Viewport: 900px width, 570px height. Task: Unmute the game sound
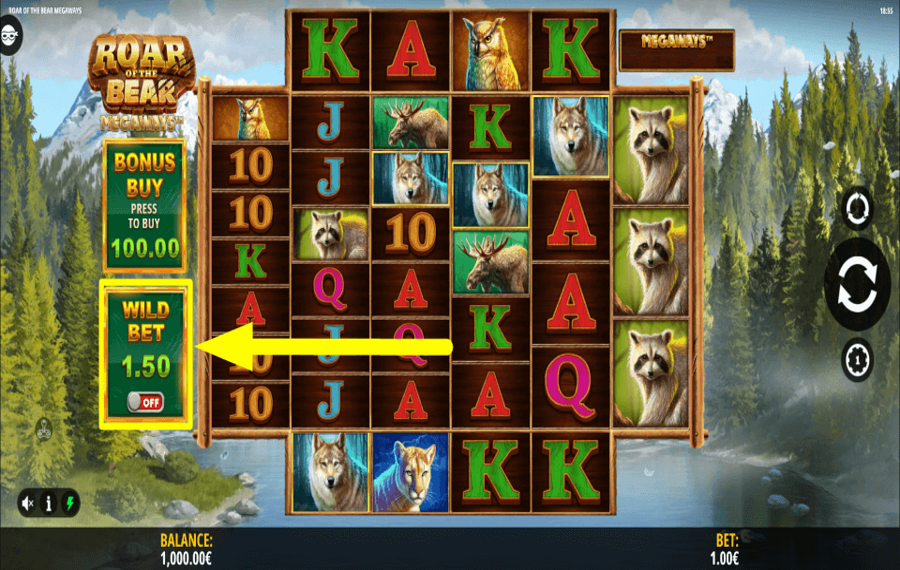coord(28,503)
